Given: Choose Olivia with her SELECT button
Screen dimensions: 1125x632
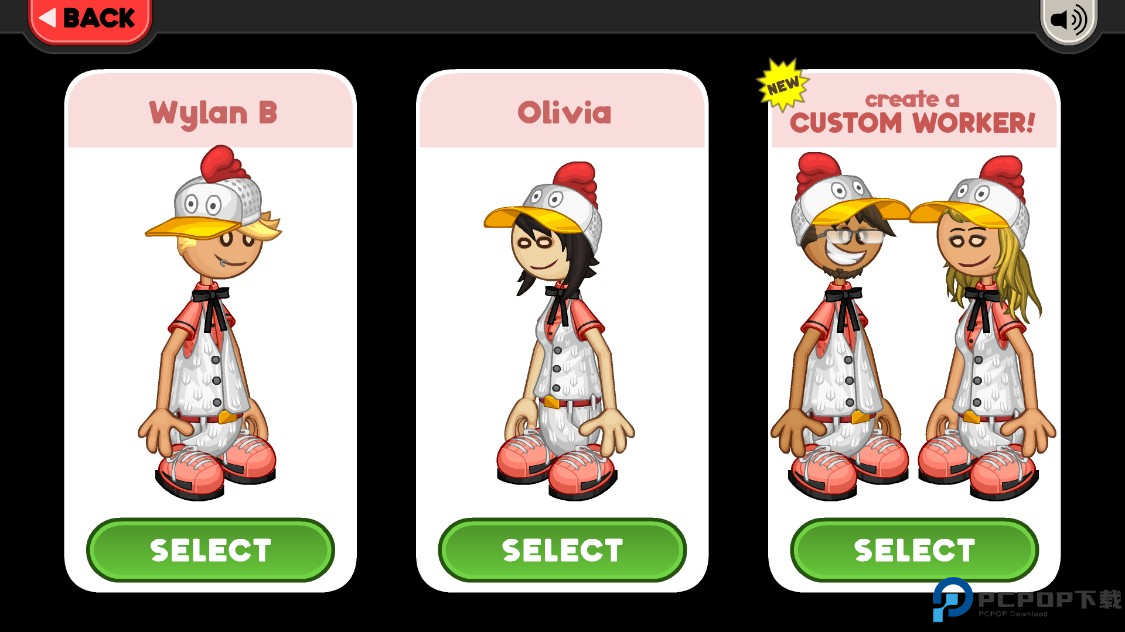Looking at the screenshot, I should [x=562, y=550].
